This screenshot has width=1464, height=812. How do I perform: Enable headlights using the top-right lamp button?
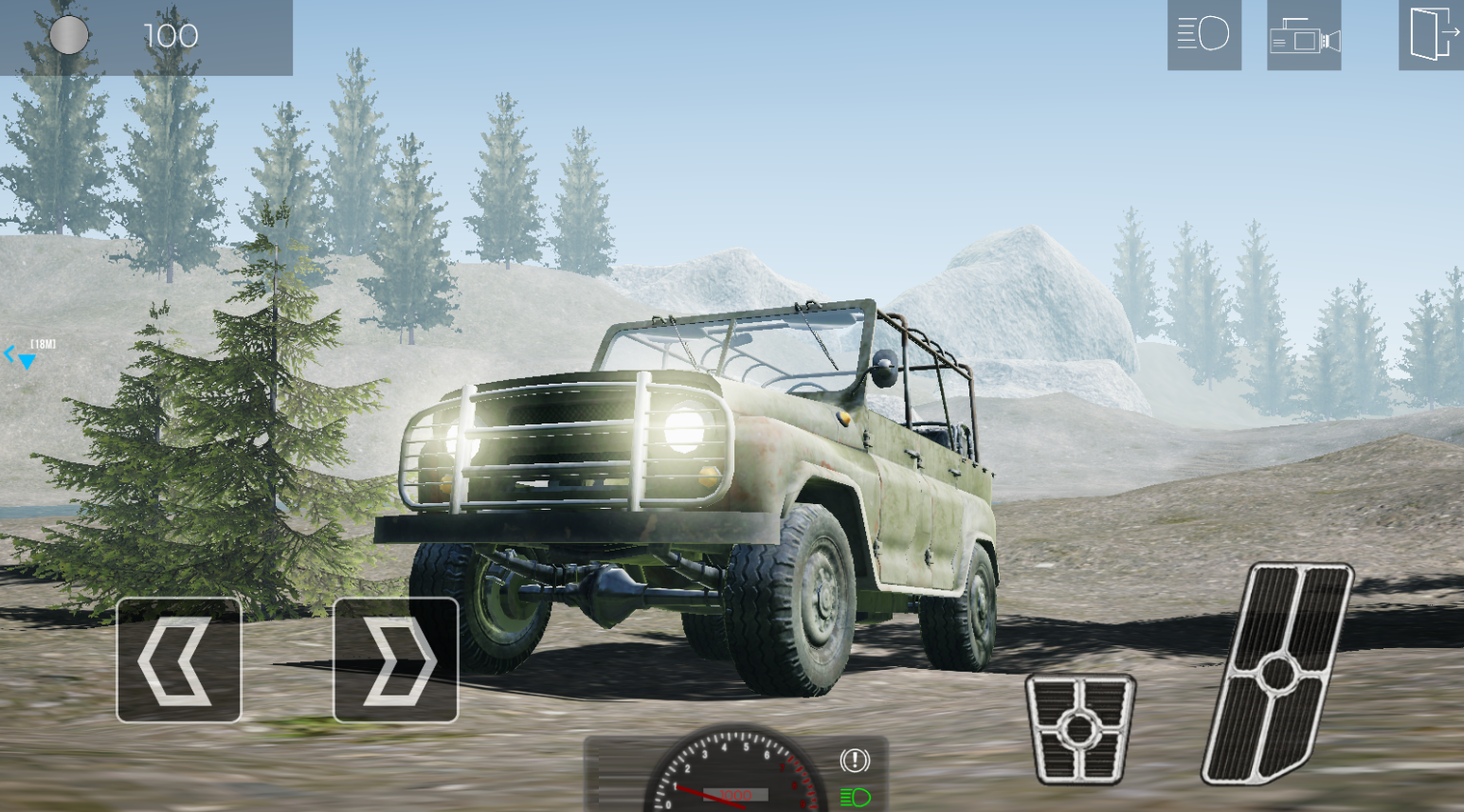(1203, 36)
